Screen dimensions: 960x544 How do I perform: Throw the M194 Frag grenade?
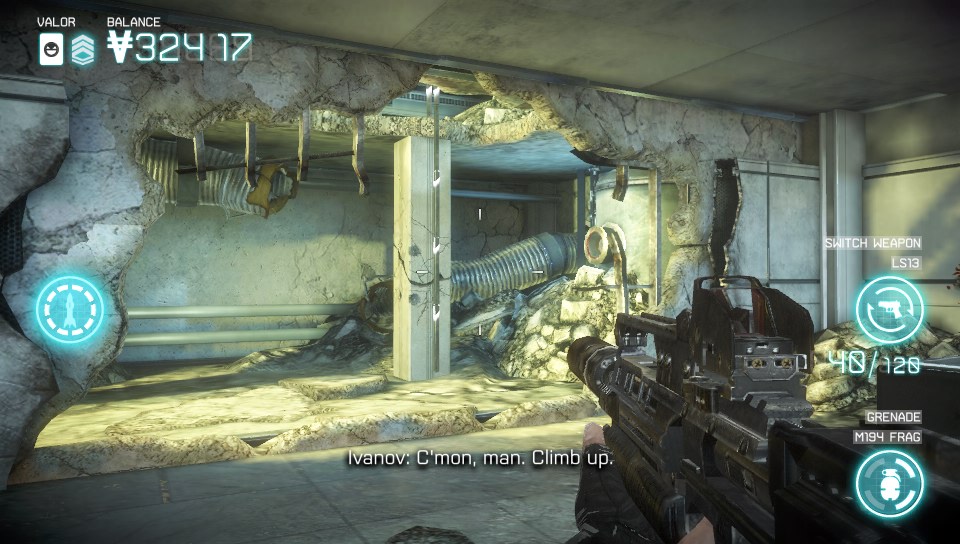click(x=889, y=483)
